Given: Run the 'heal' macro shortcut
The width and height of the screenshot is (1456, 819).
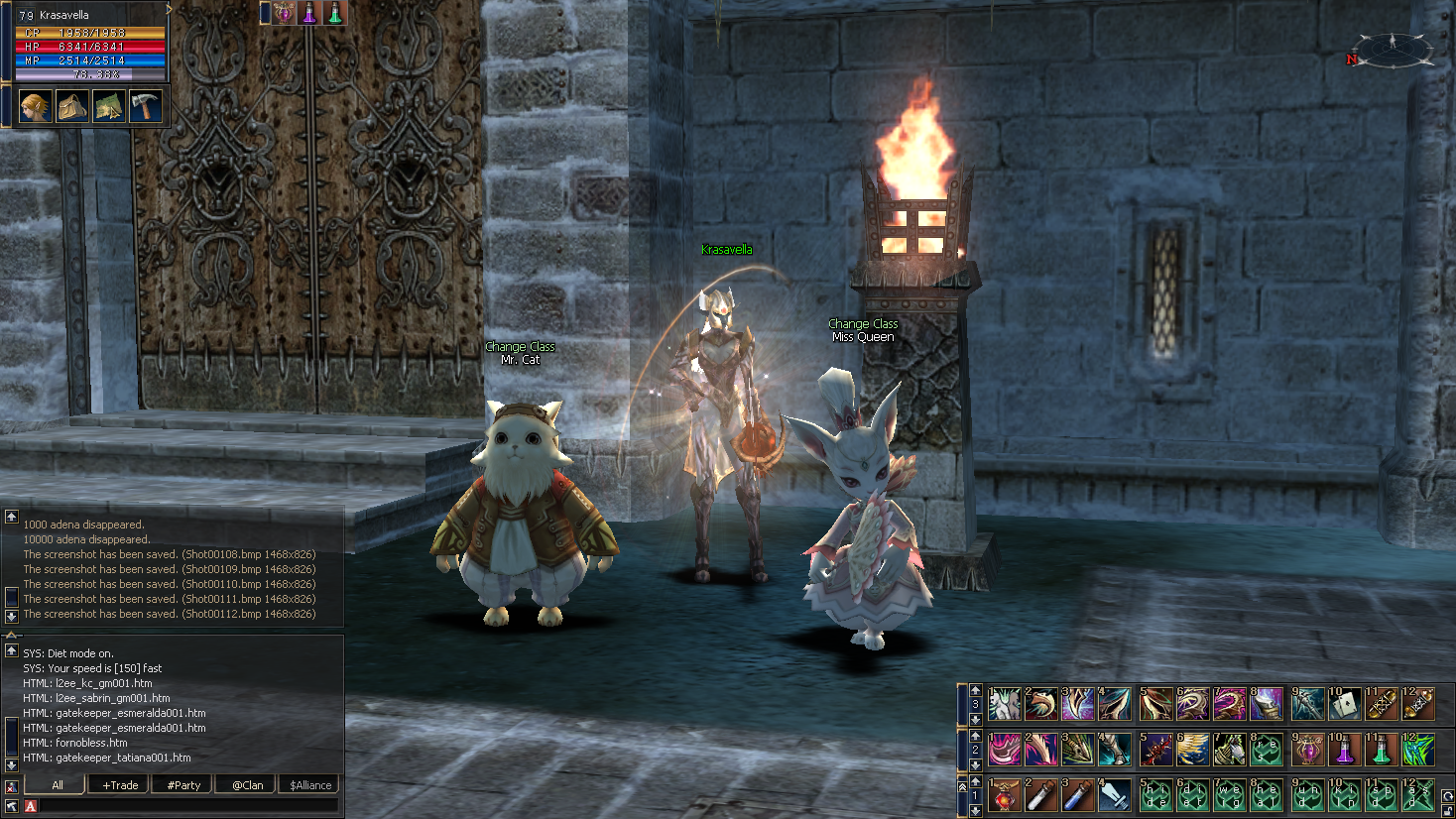Looking at the screenshot, I should [x=1268, y=795].
